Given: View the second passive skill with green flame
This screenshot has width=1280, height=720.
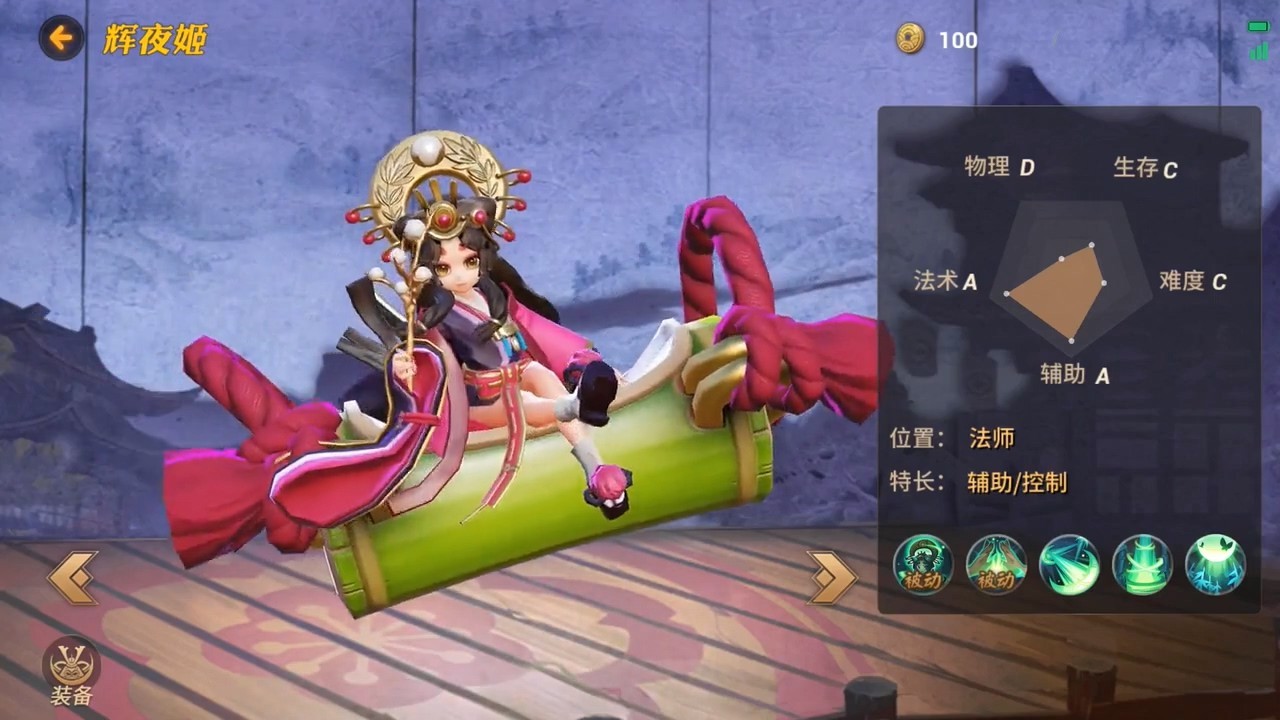Looking at the screenshot, I should click(x=996, y=565).
